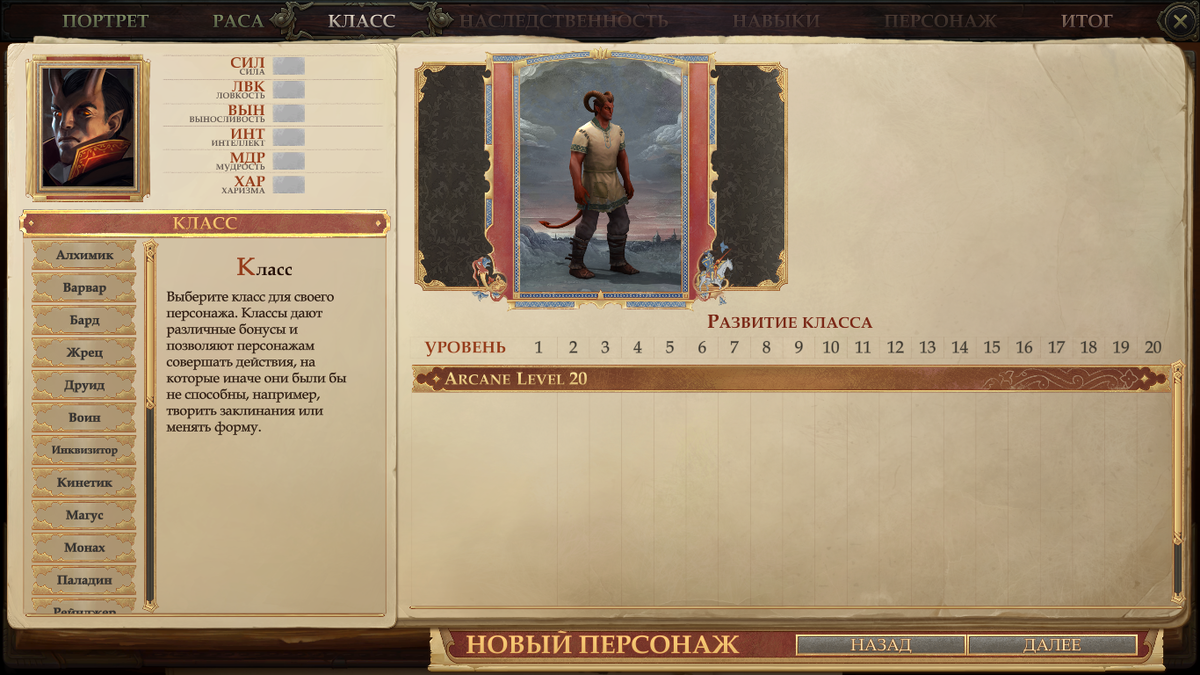
Task: Select the Паладин class
Action: (84, 580)
